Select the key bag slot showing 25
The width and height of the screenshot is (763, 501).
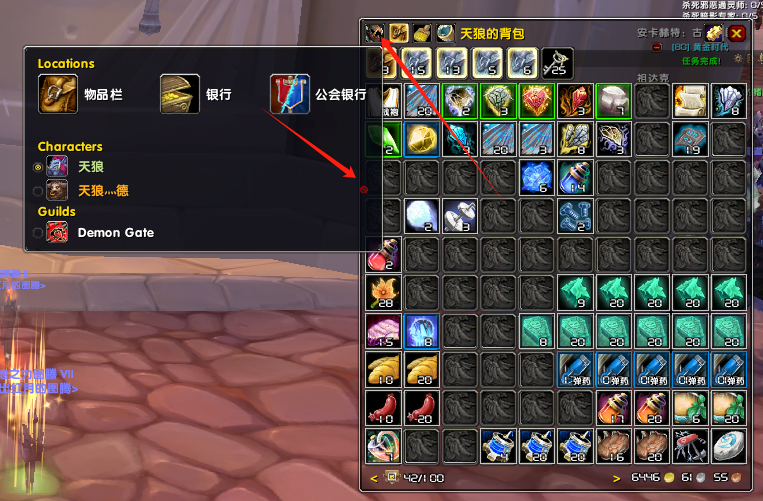[555, 63]
